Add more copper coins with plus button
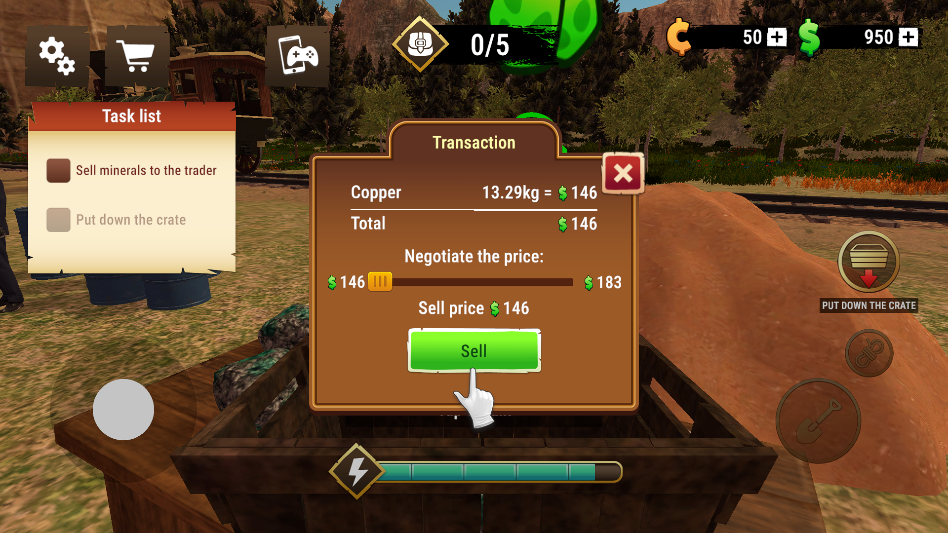 (777, 37)
